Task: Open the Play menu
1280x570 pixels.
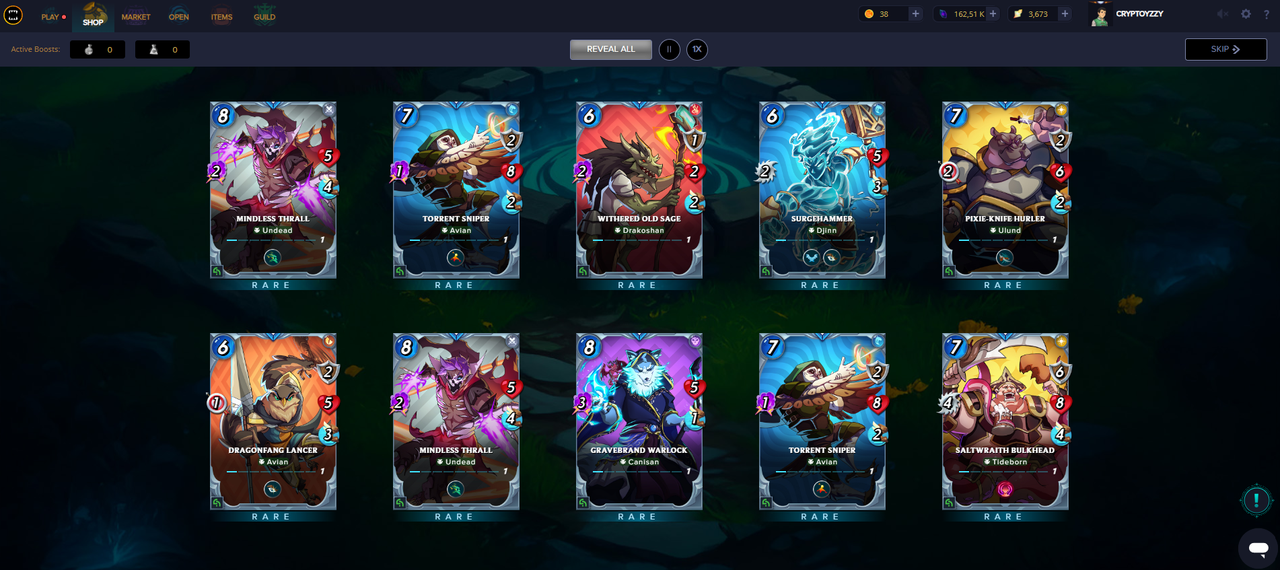Action: [52, 16]
